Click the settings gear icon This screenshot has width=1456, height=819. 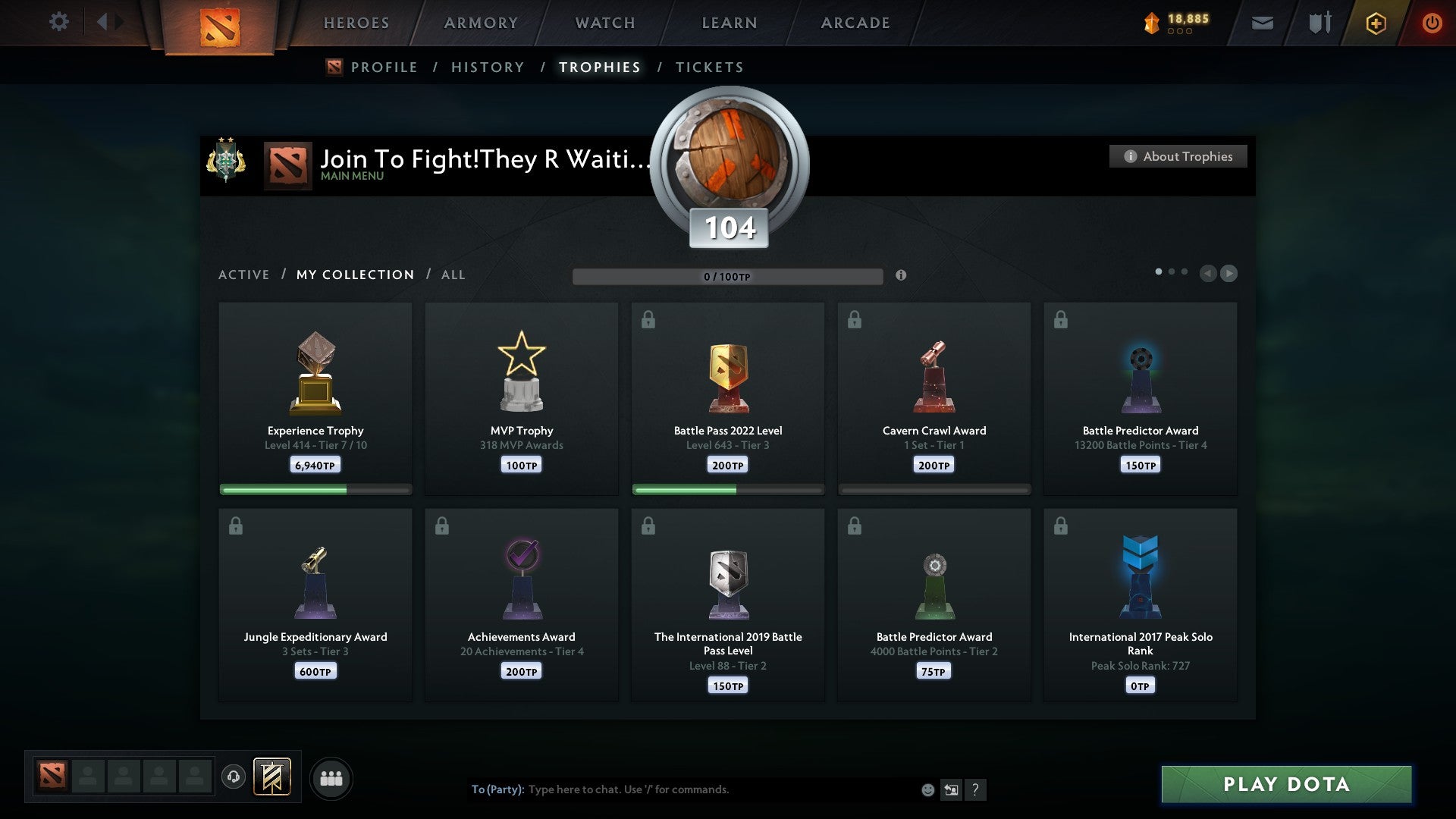pos(59,22)
